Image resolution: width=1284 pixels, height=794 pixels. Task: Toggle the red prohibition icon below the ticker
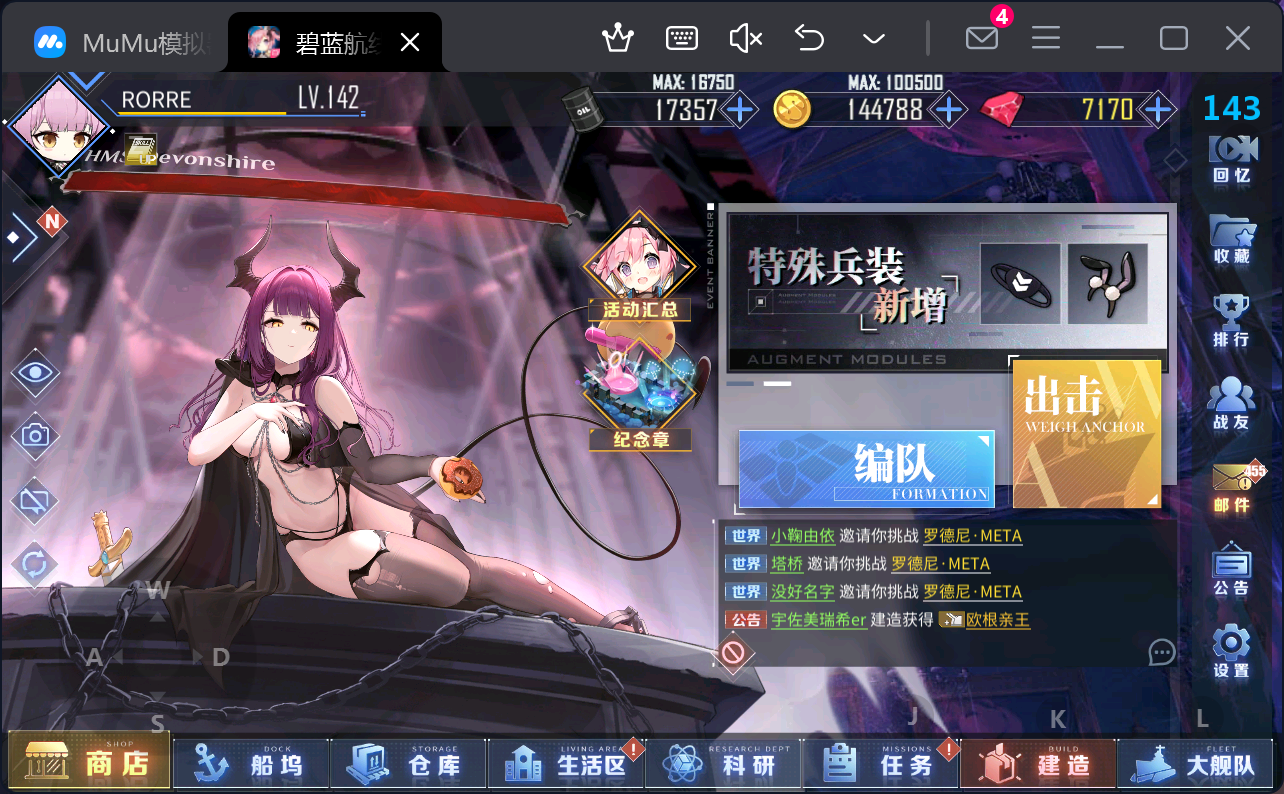pyautogui.click(x=735, y=653)
